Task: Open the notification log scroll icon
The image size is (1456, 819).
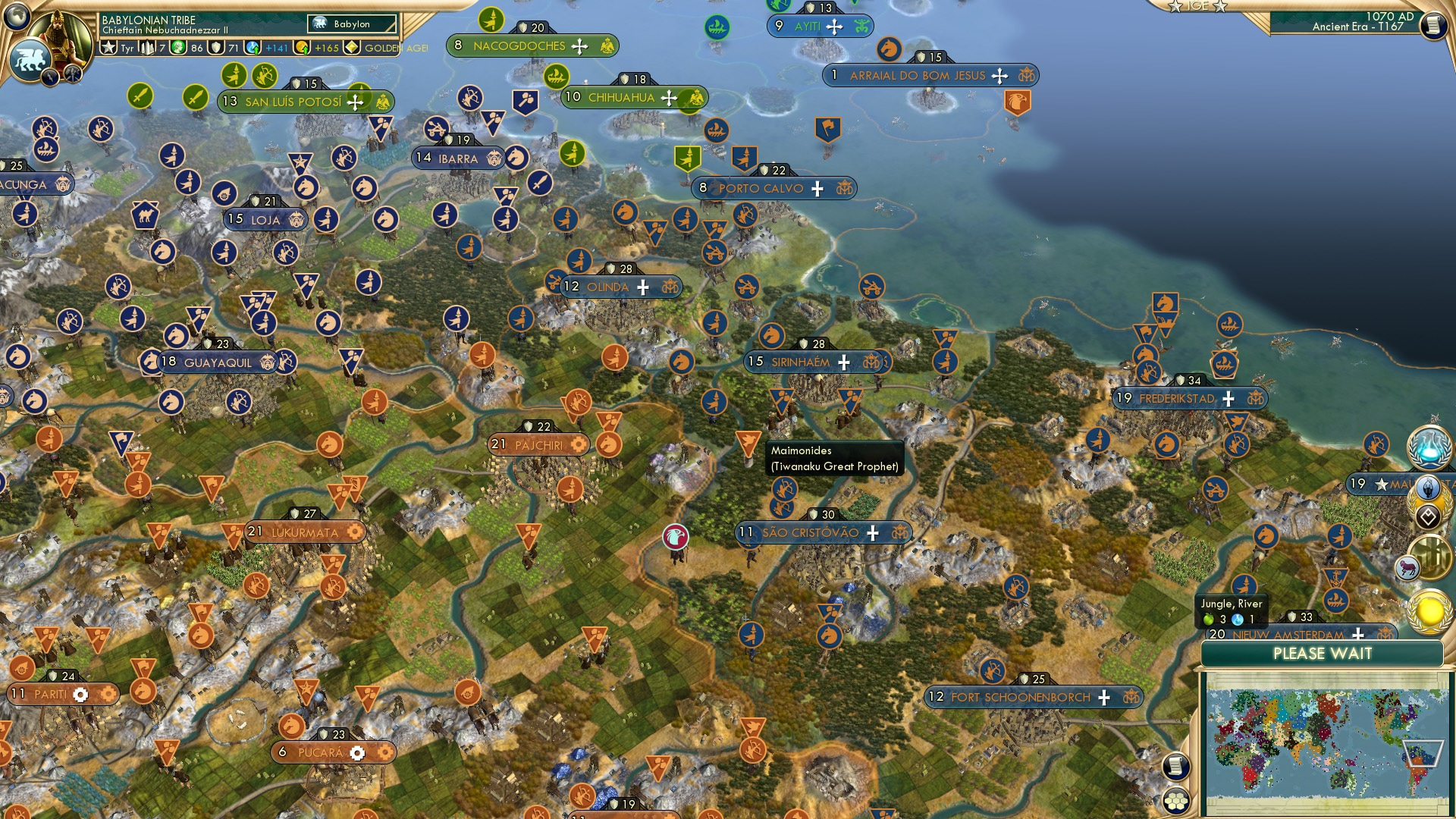Action: click(1176, 764)
